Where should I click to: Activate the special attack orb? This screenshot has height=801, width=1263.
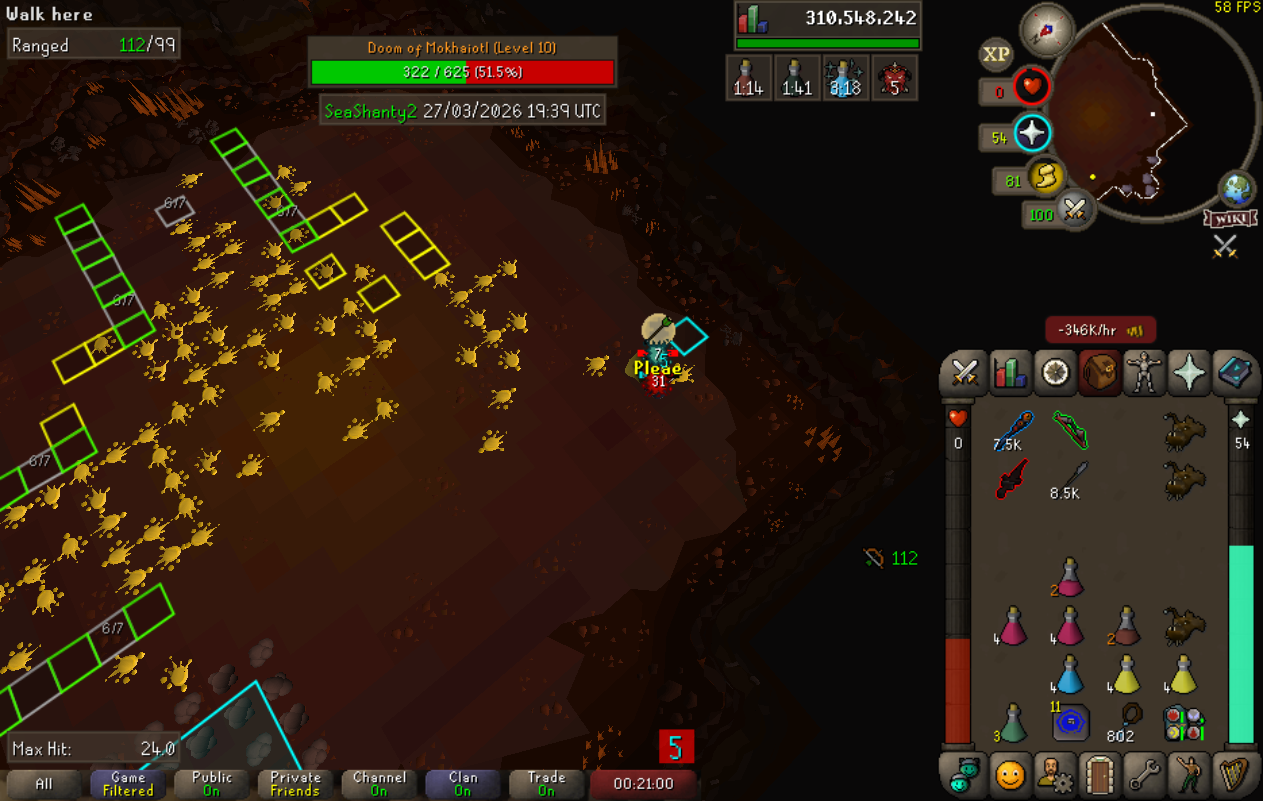[1074, 211]
